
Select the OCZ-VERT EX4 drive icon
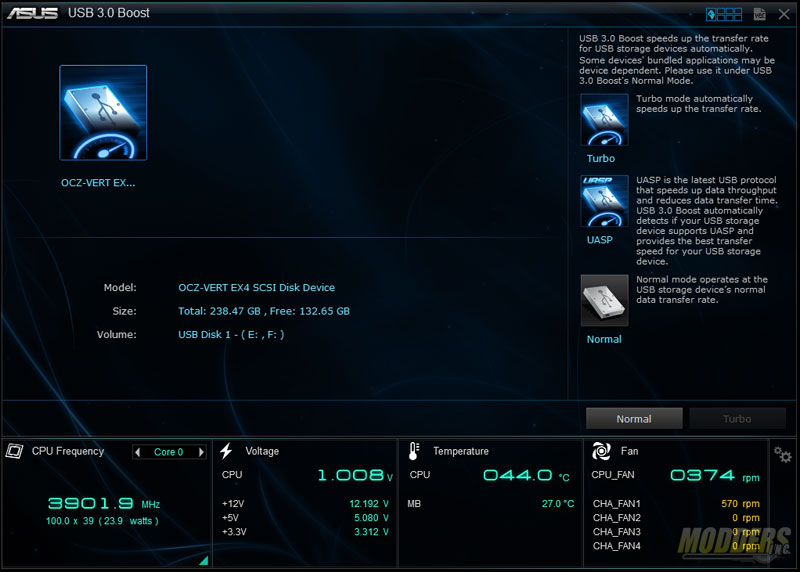click(103, 113)
